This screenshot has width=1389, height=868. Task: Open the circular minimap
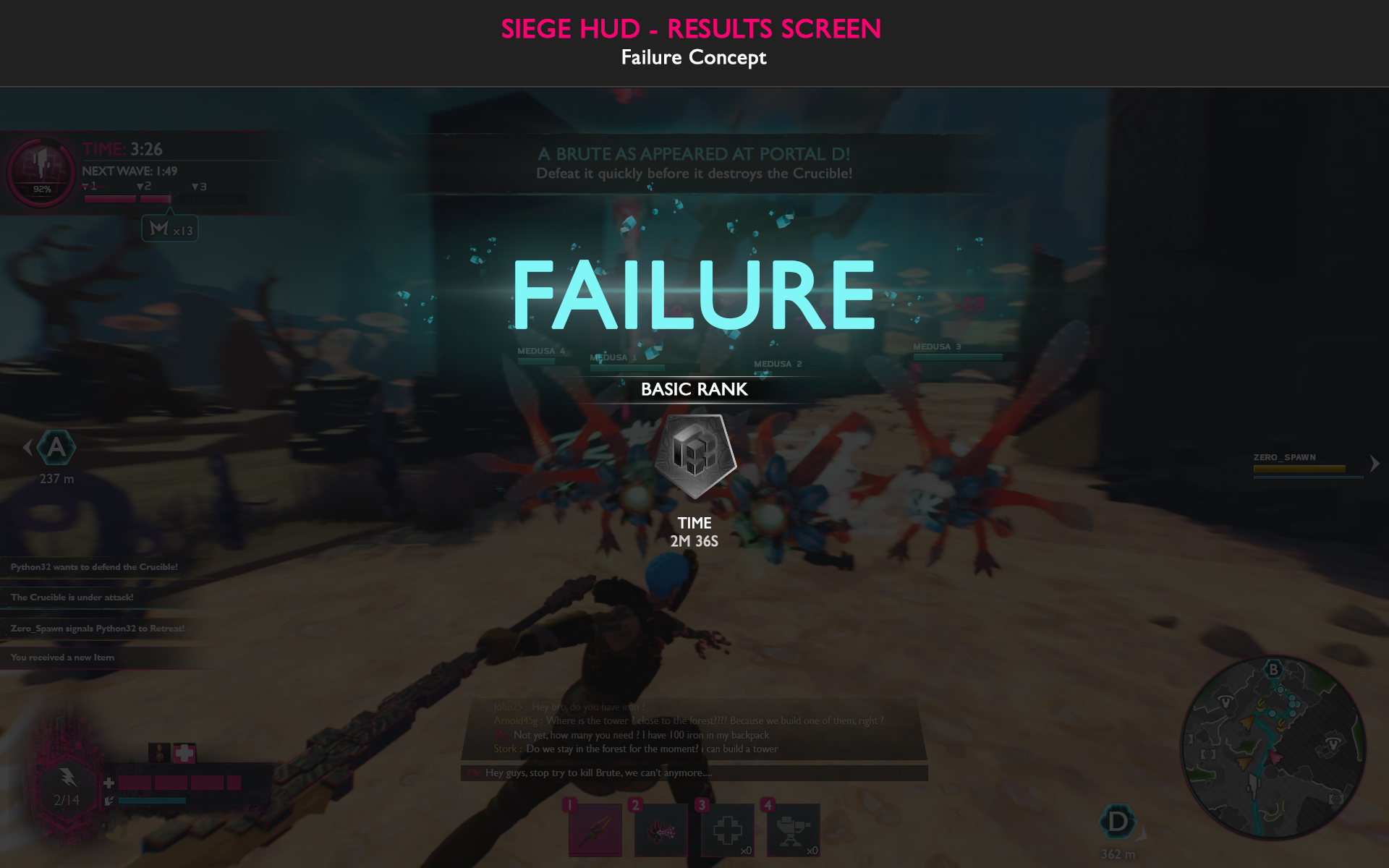1273,749
